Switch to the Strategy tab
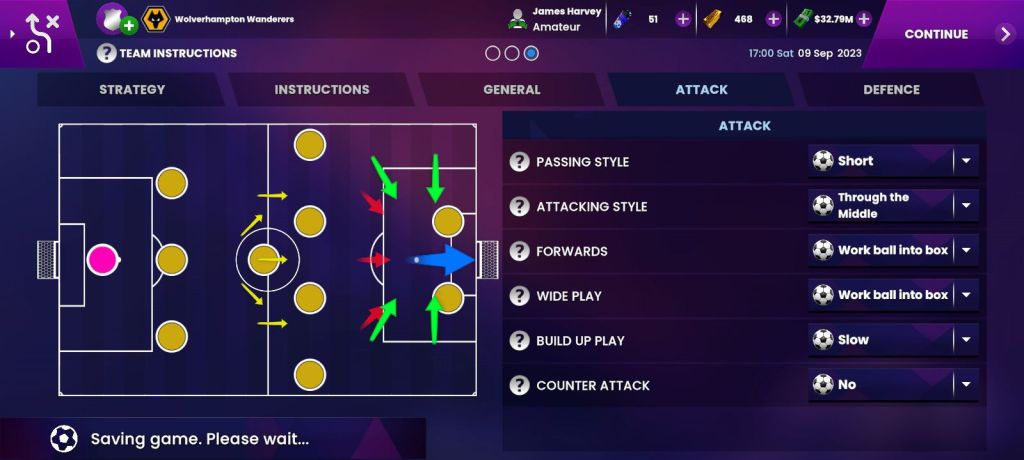The image size is (1024, 460). (132, 89)
